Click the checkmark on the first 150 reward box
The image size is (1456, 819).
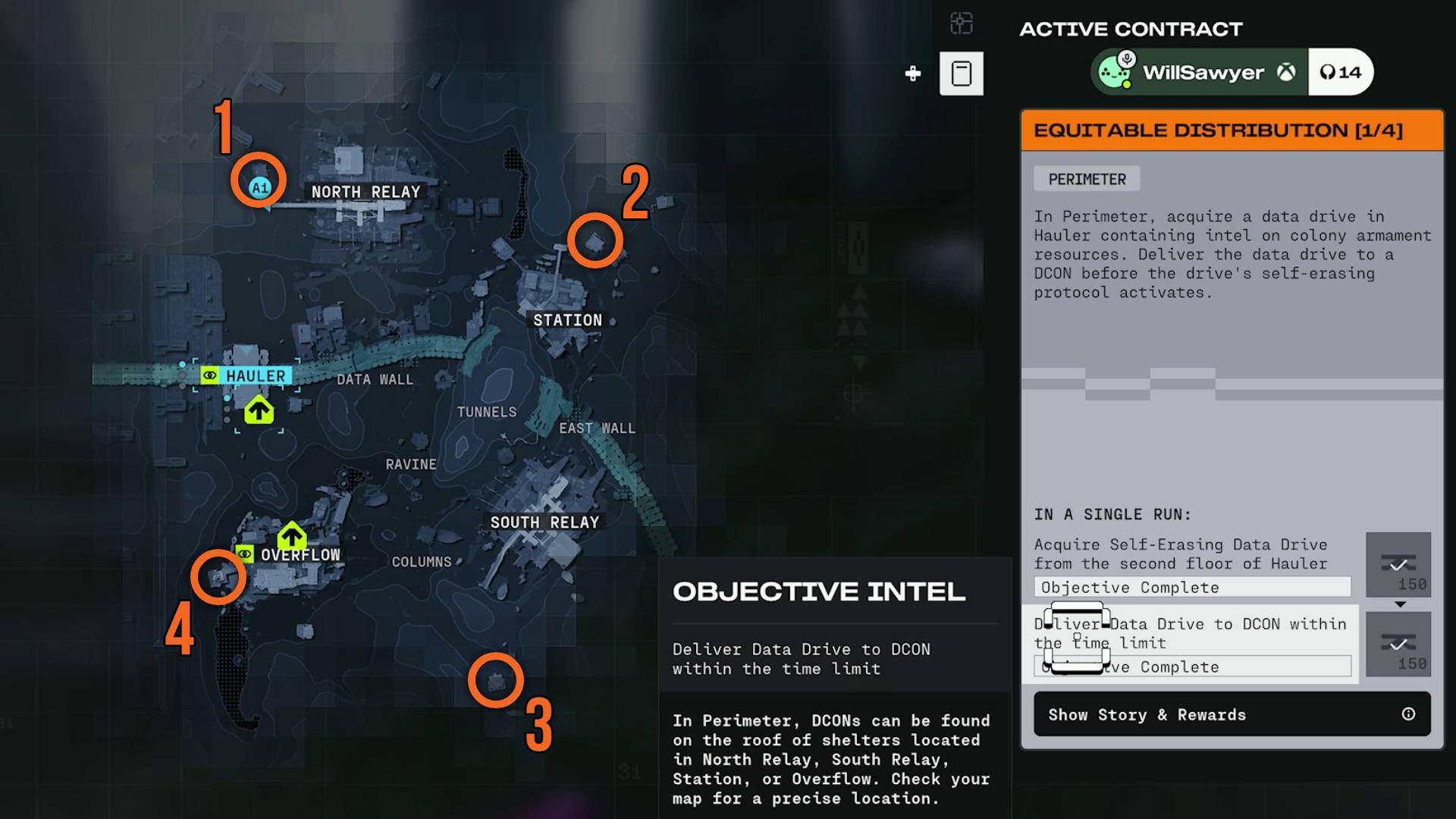1399,563
